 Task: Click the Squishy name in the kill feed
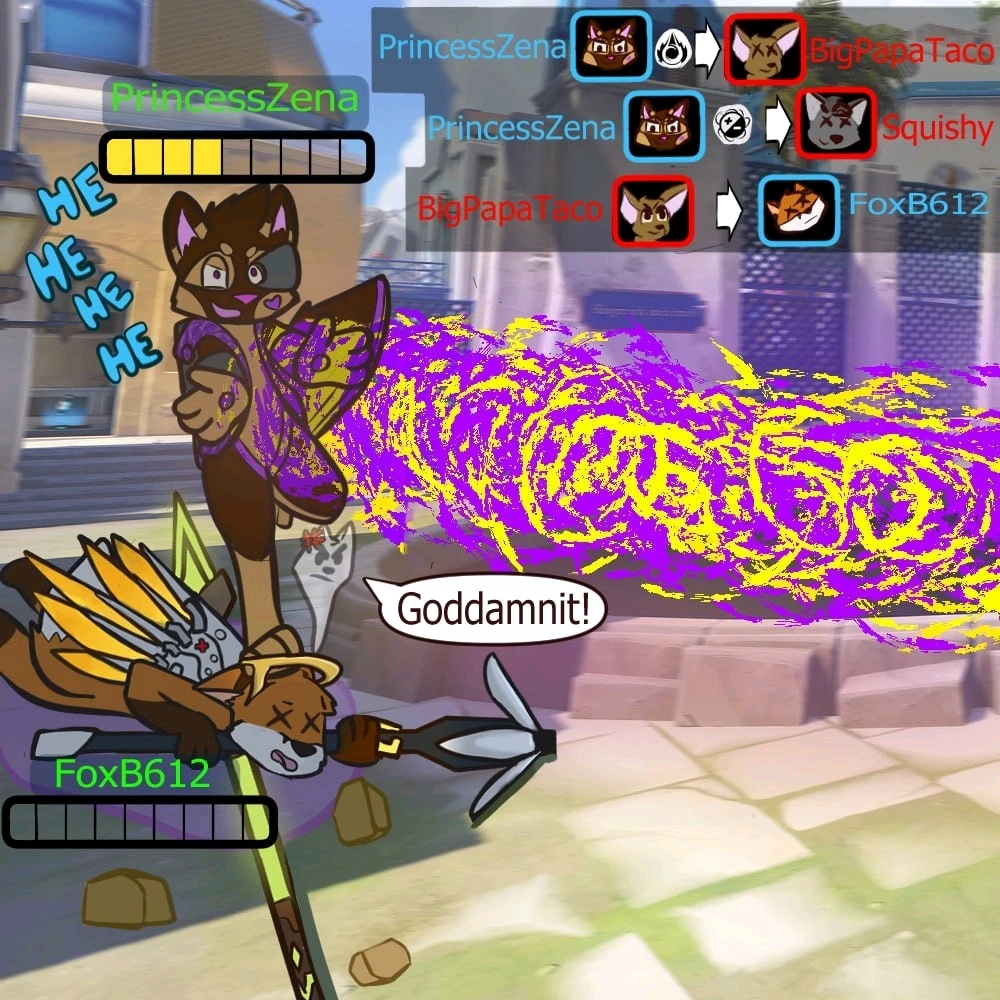click(938, 128)
